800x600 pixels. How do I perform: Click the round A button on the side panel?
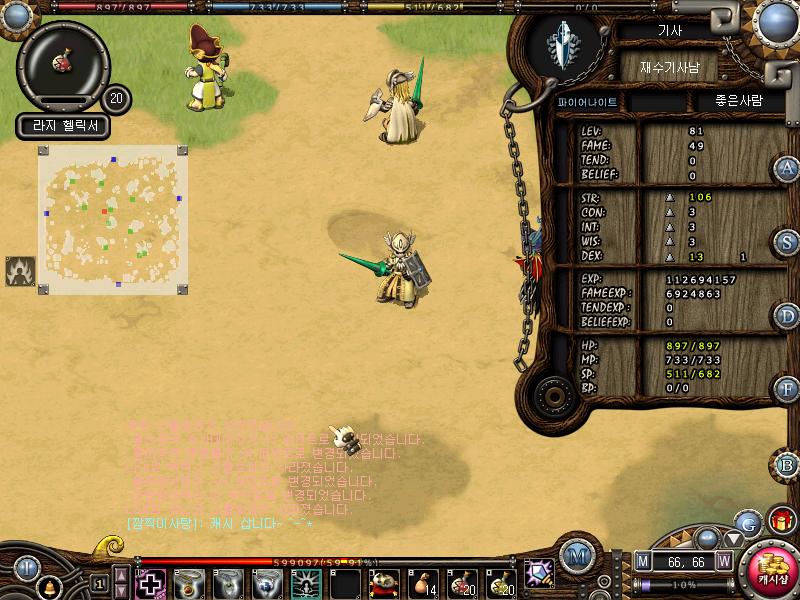[787, 169]
